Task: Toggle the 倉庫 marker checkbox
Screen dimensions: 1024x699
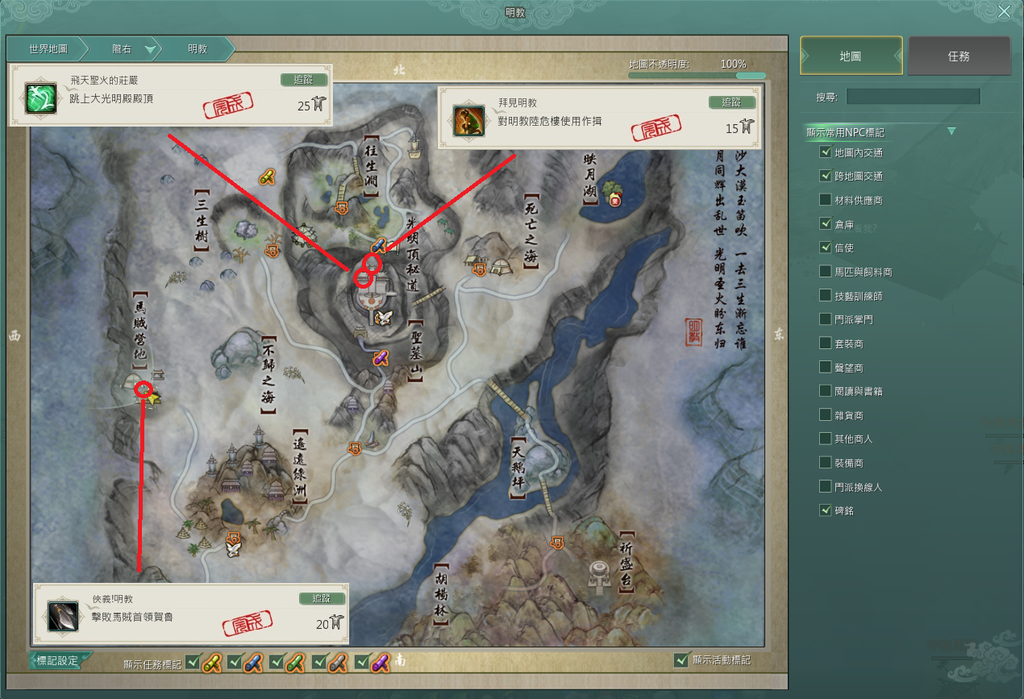Action: pyautogui.click(x=825, y=224)
